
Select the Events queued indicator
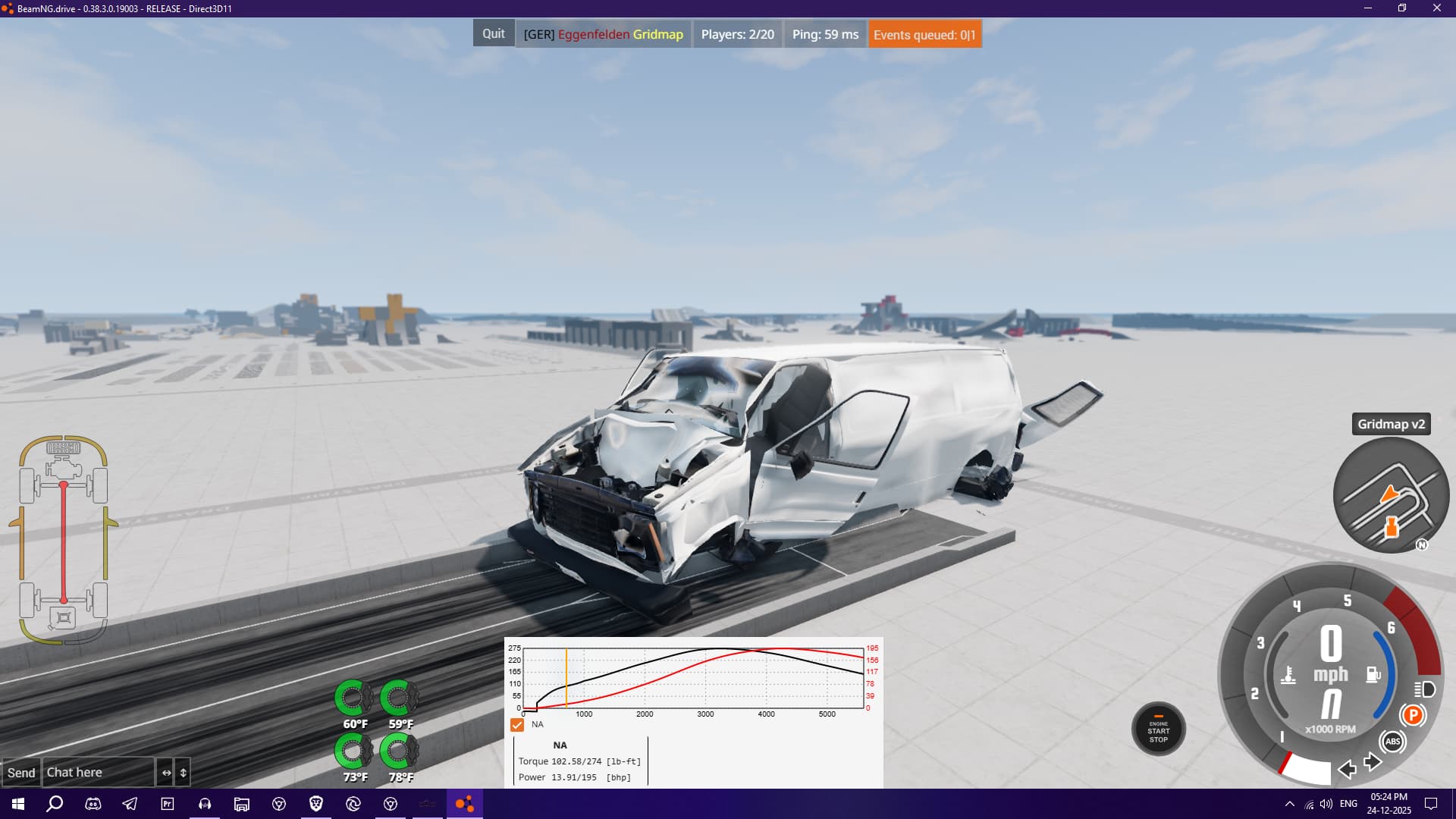tap(924, 34)
